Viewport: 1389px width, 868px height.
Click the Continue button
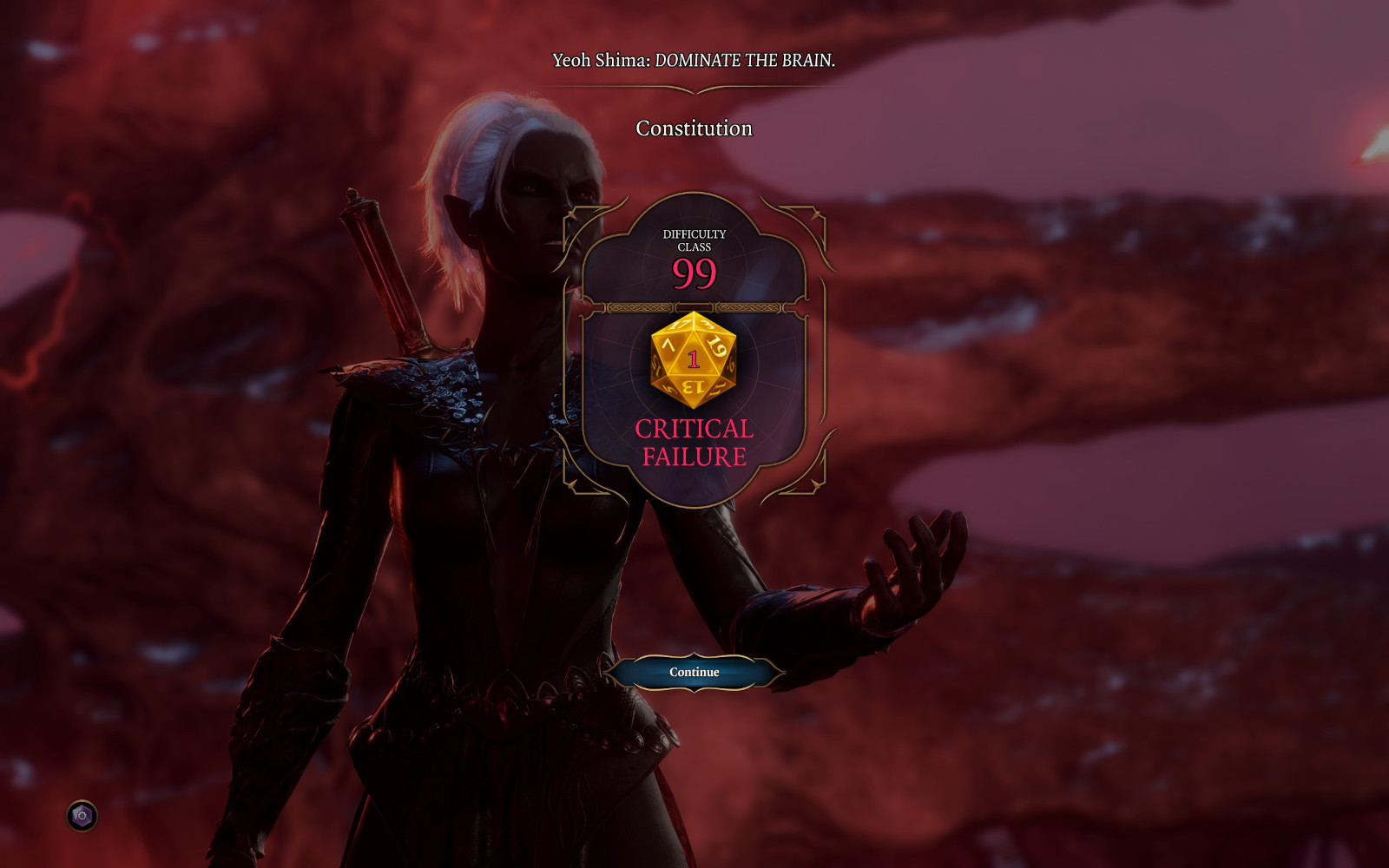[694, 672]
